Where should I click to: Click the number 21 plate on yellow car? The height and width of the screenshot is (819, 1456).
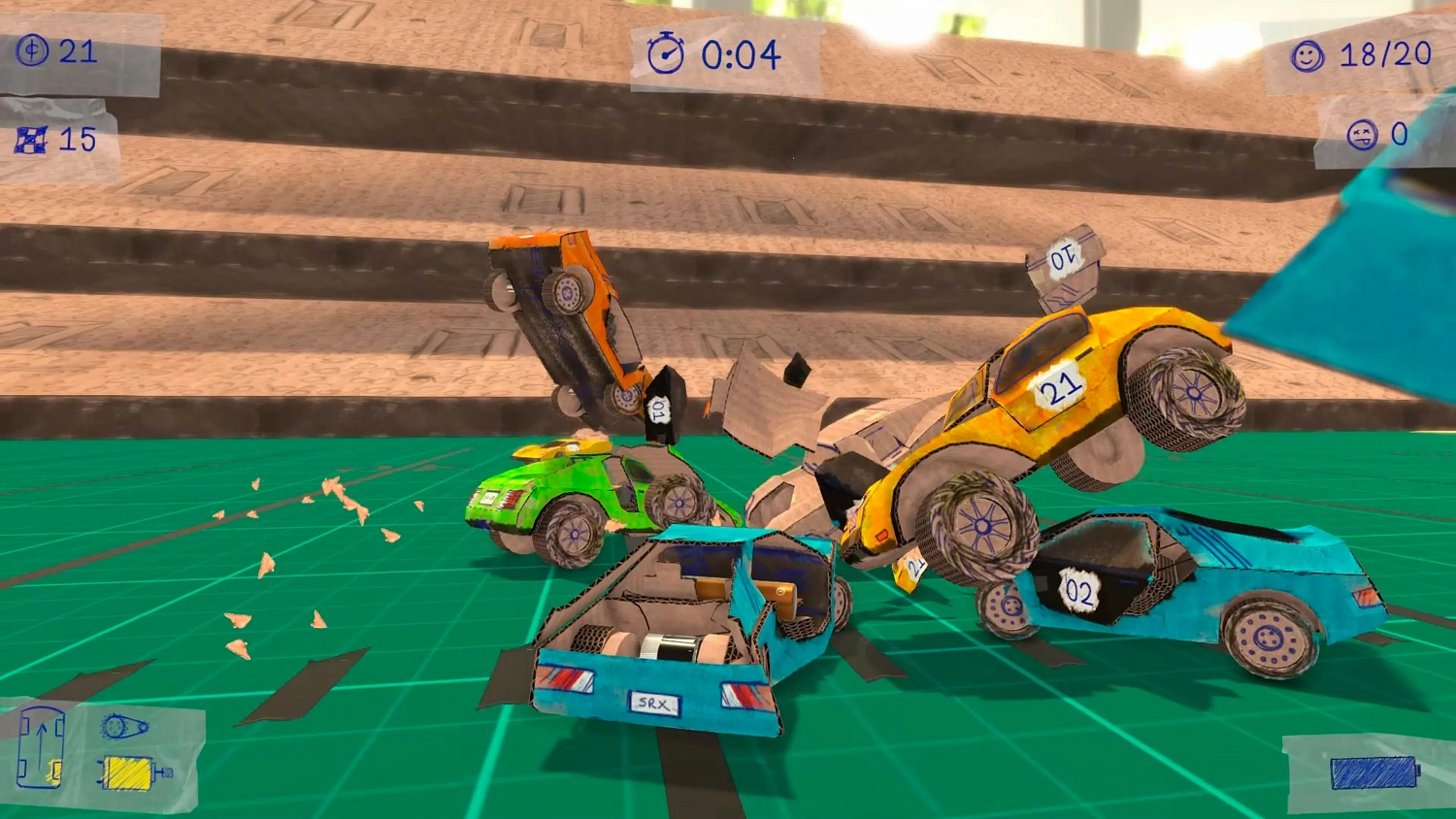[x=1058, y=387]
